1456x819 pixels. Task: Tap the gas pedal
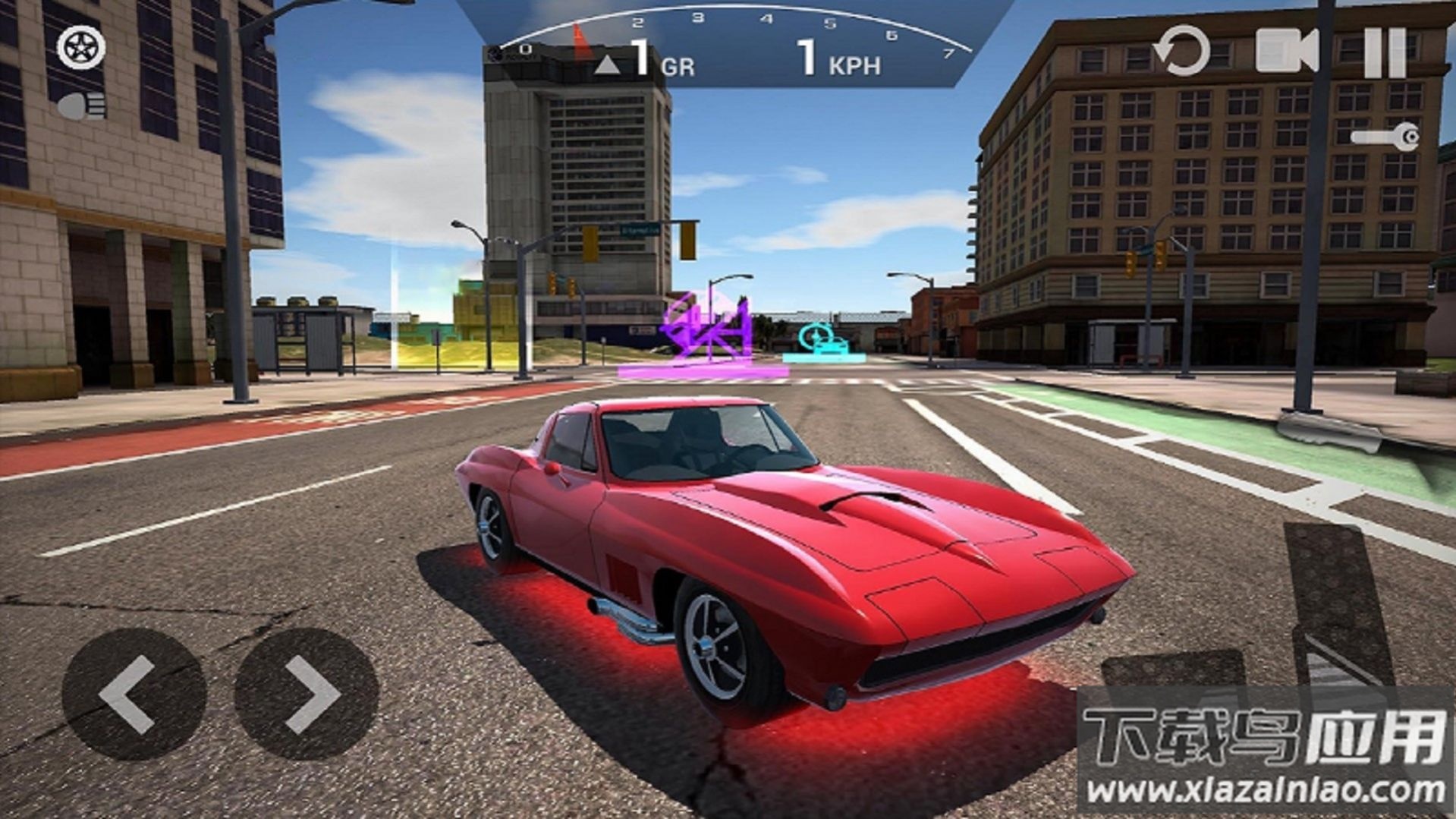pyautogui.click(x=1338, y=600)
